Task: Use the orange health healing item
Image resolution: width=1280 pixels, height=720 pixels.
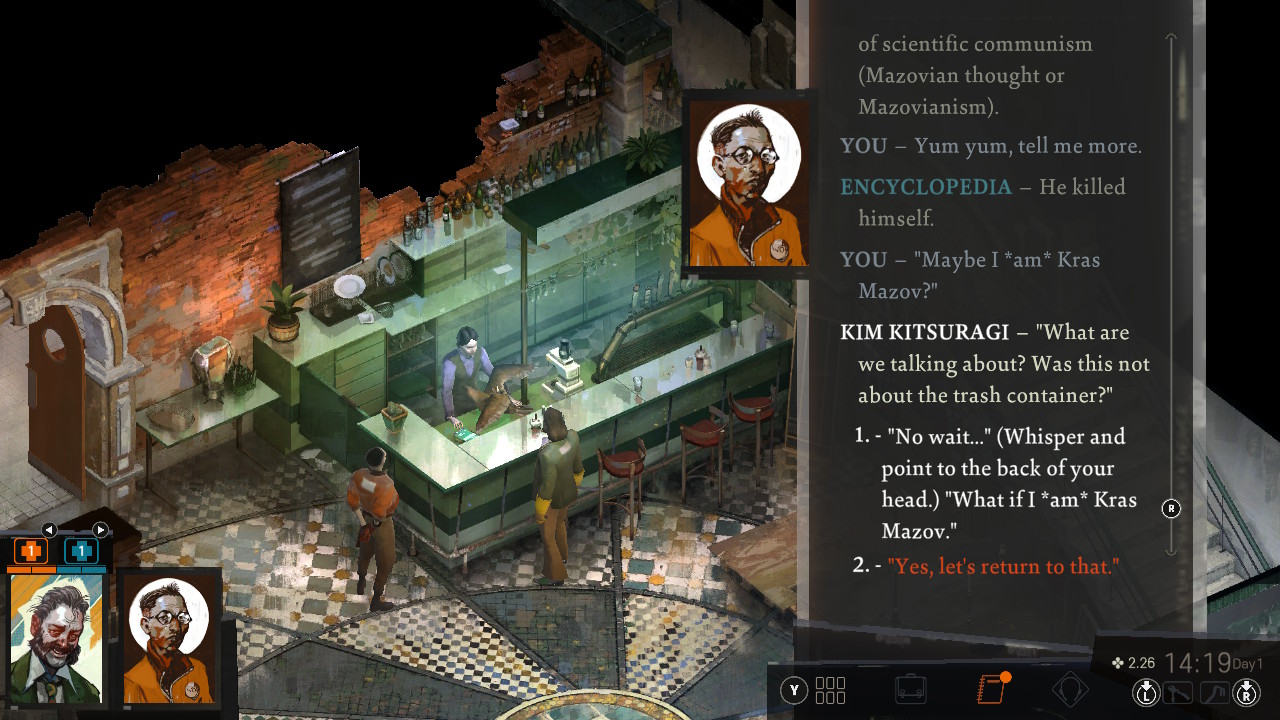Action: (x=30, y=551)
